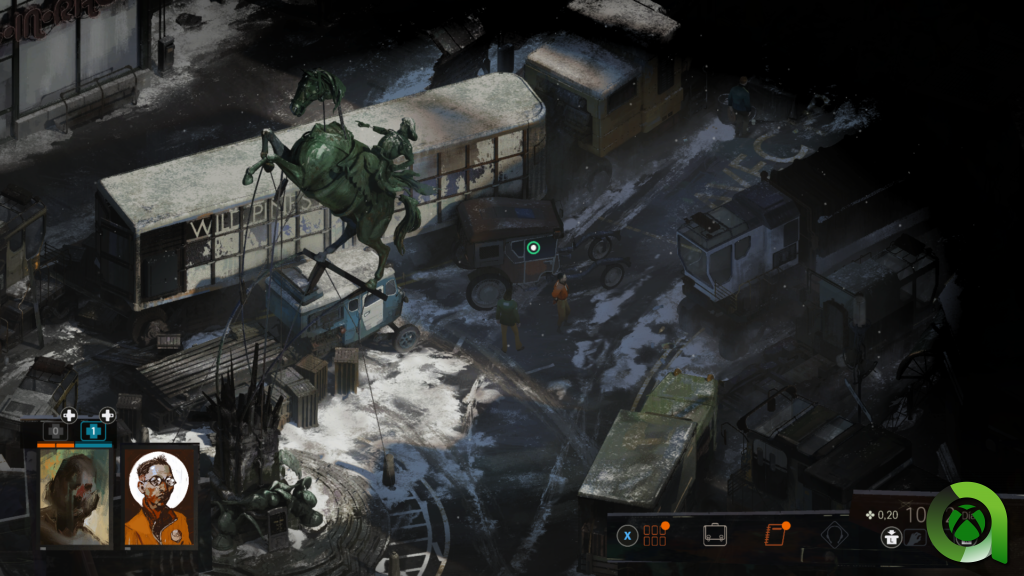The width and height of the screenshot is (1024, 576).
Task: Click the green interaction orb marker
Action: click(533, 247)
